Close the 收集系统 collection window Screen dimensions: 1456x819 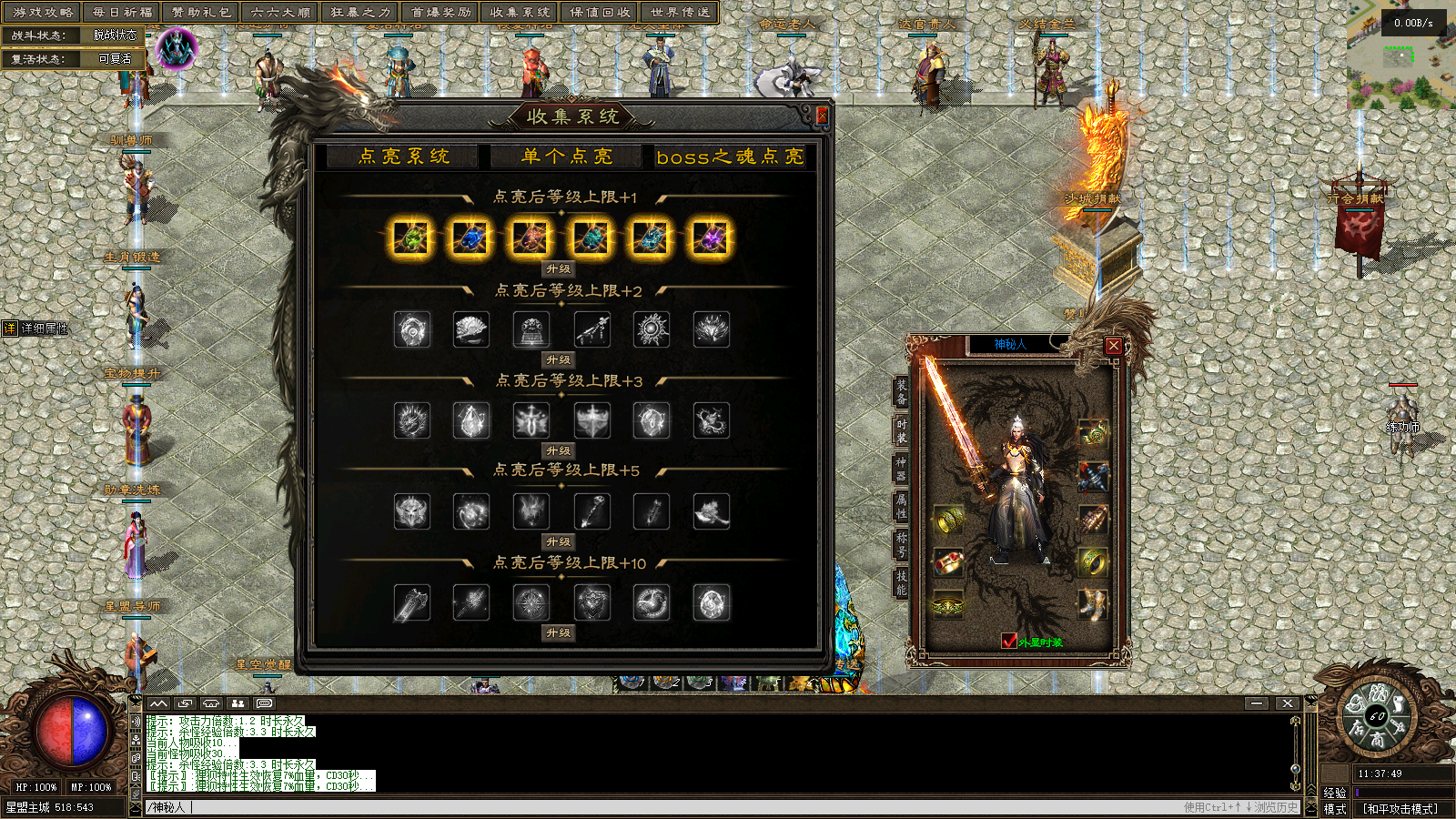click(822, 116)
